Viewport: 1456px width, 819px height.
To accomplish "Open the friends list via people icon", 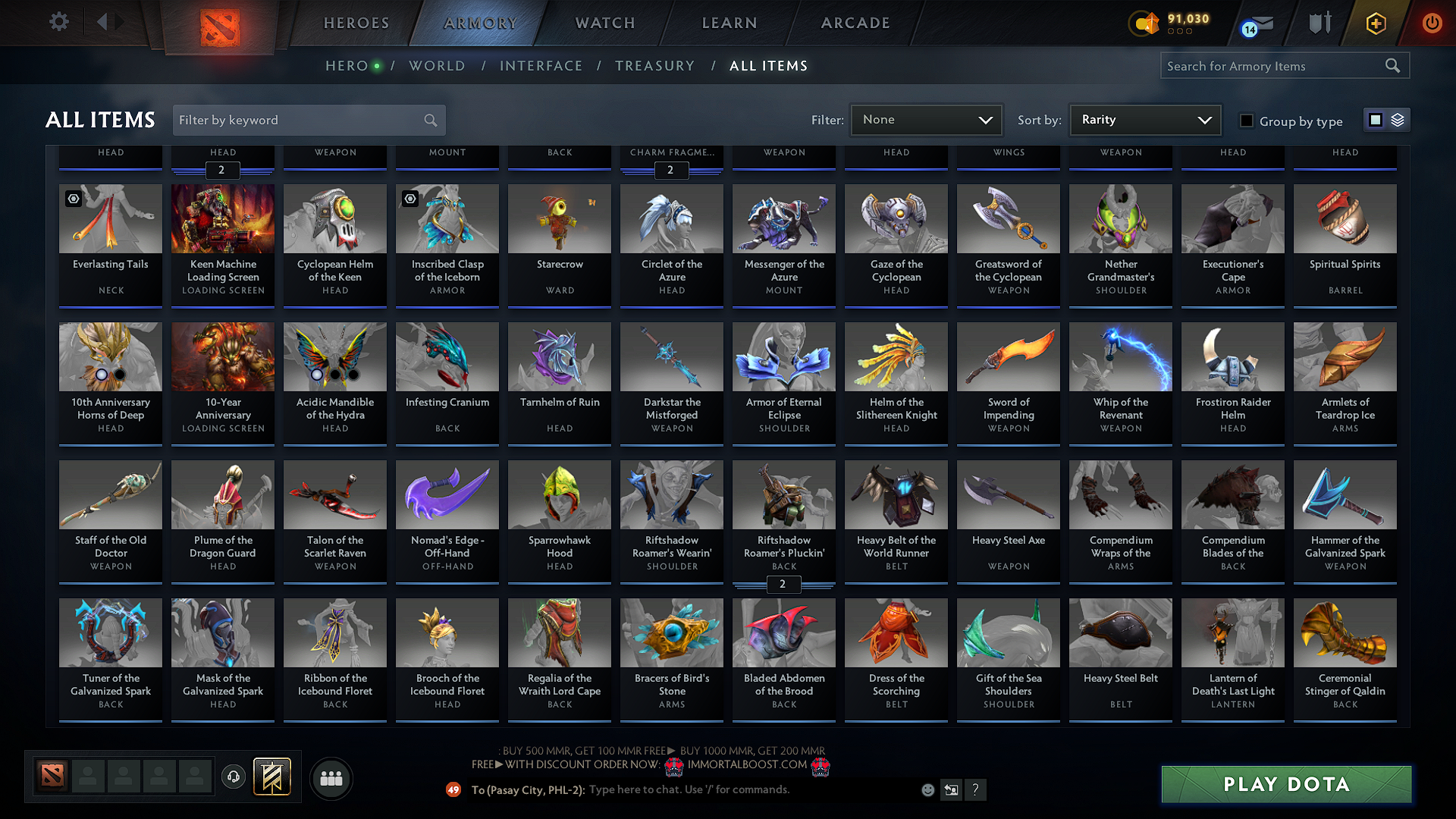I will 331,778.
